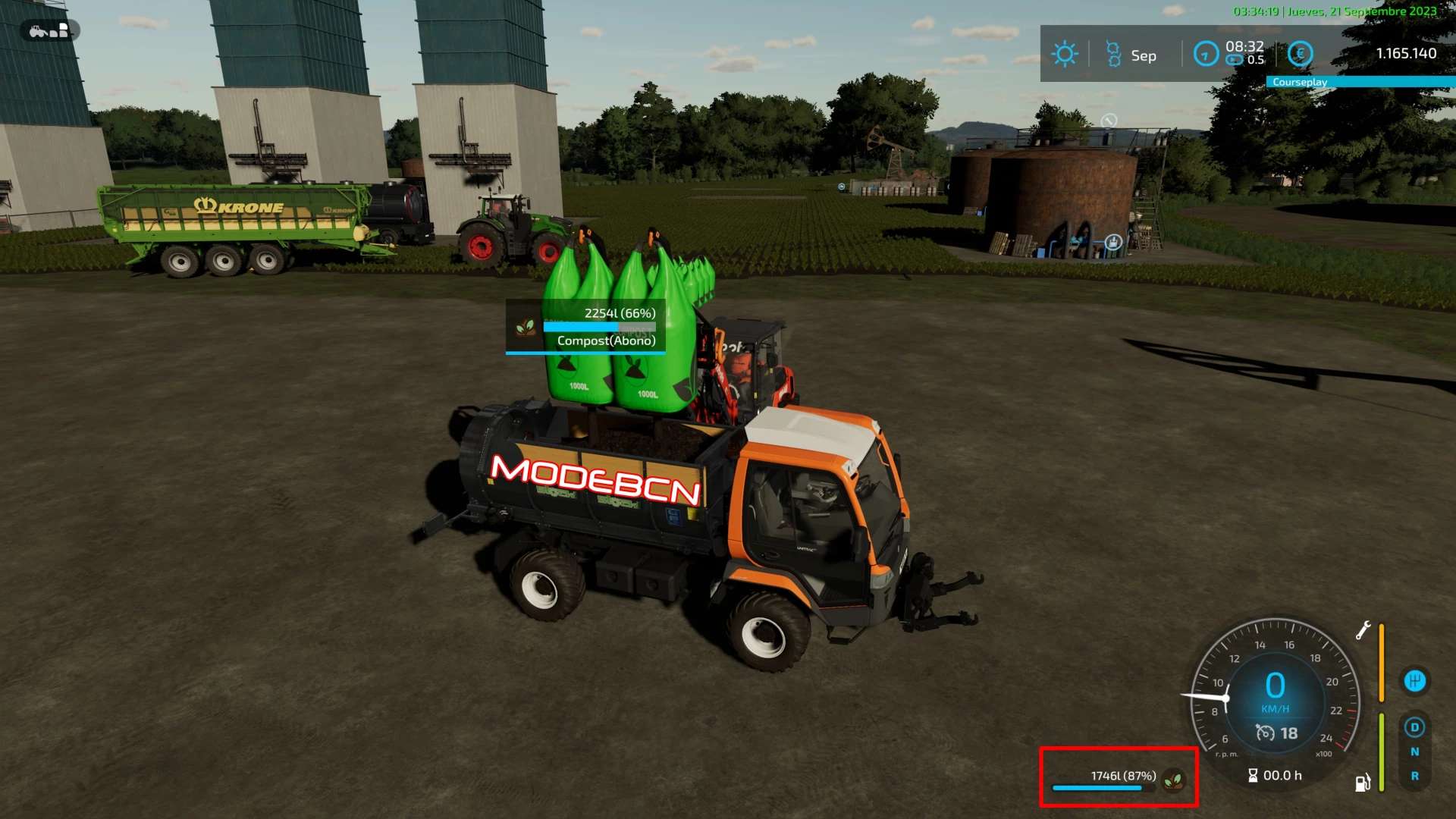Image resolution: width=1456 pixels, height=819 pixels.
Task: Click the sunny weather icon
Action: pyautogui.click(x=1065, y=54)
